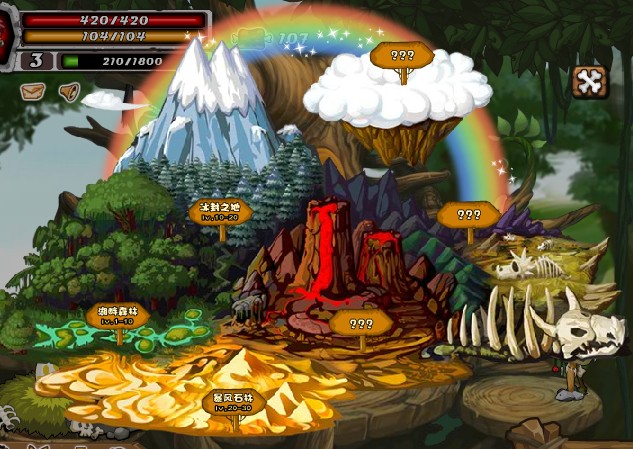Choose the ??? sign at the volcano
The height and width of the screenshot is (449, 633).
tap(361, 323)
